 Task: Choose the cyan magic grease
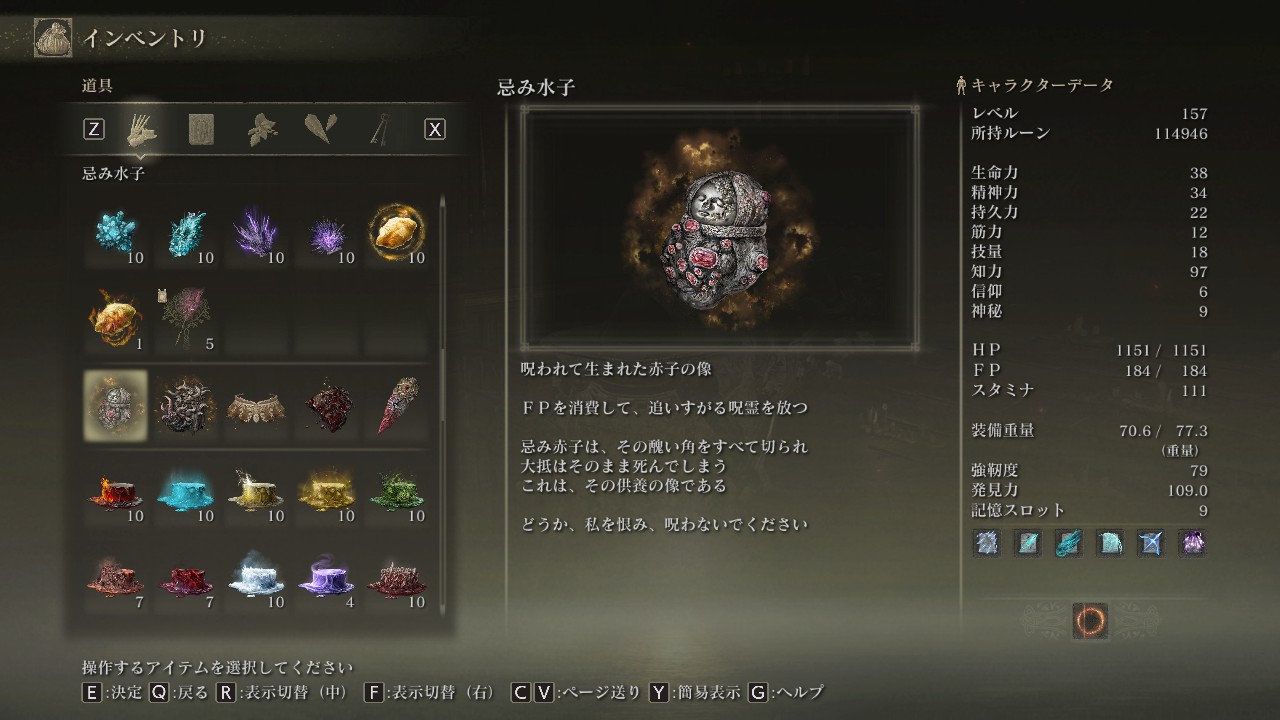tap(185, 492)
